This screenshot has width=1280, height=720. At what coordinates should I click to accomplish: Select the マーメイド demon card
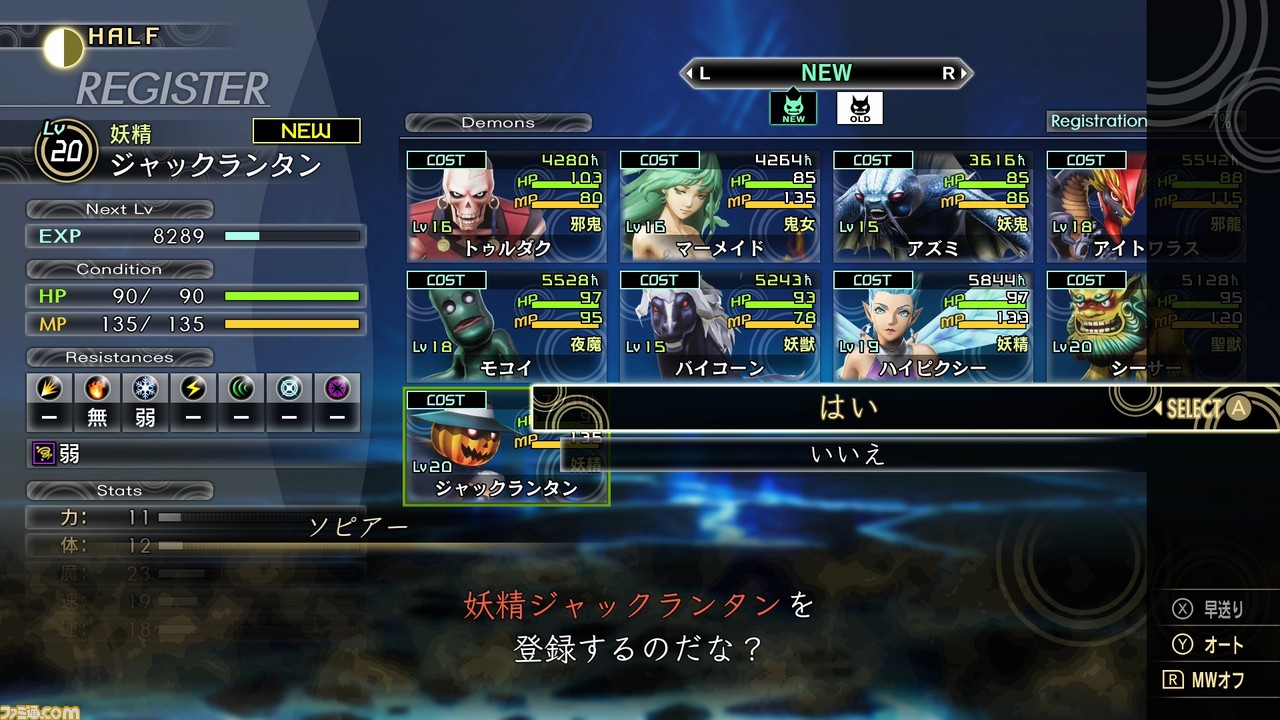(719, 207)
